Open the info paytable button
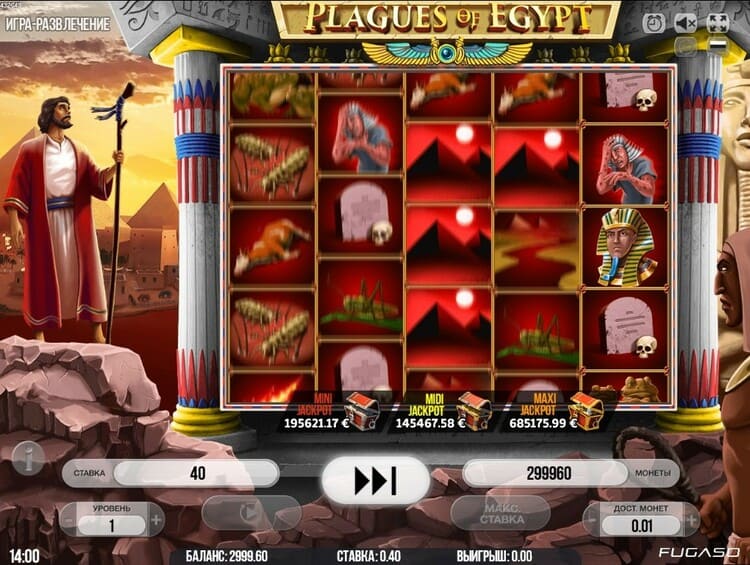This screenshot has width=750, height=565. pos(28,455)
